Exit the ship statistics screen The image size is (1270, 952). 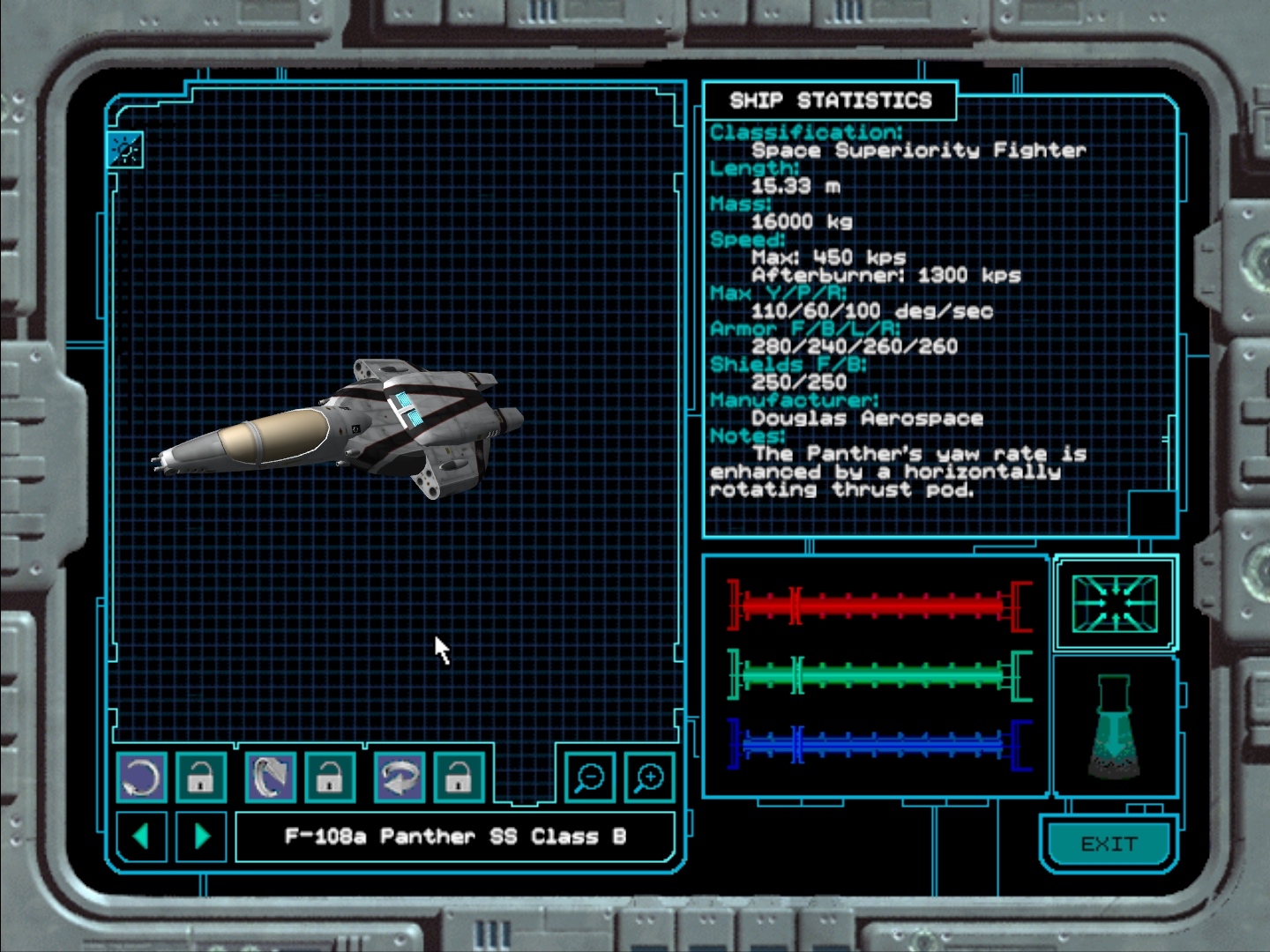[1109, 844]
